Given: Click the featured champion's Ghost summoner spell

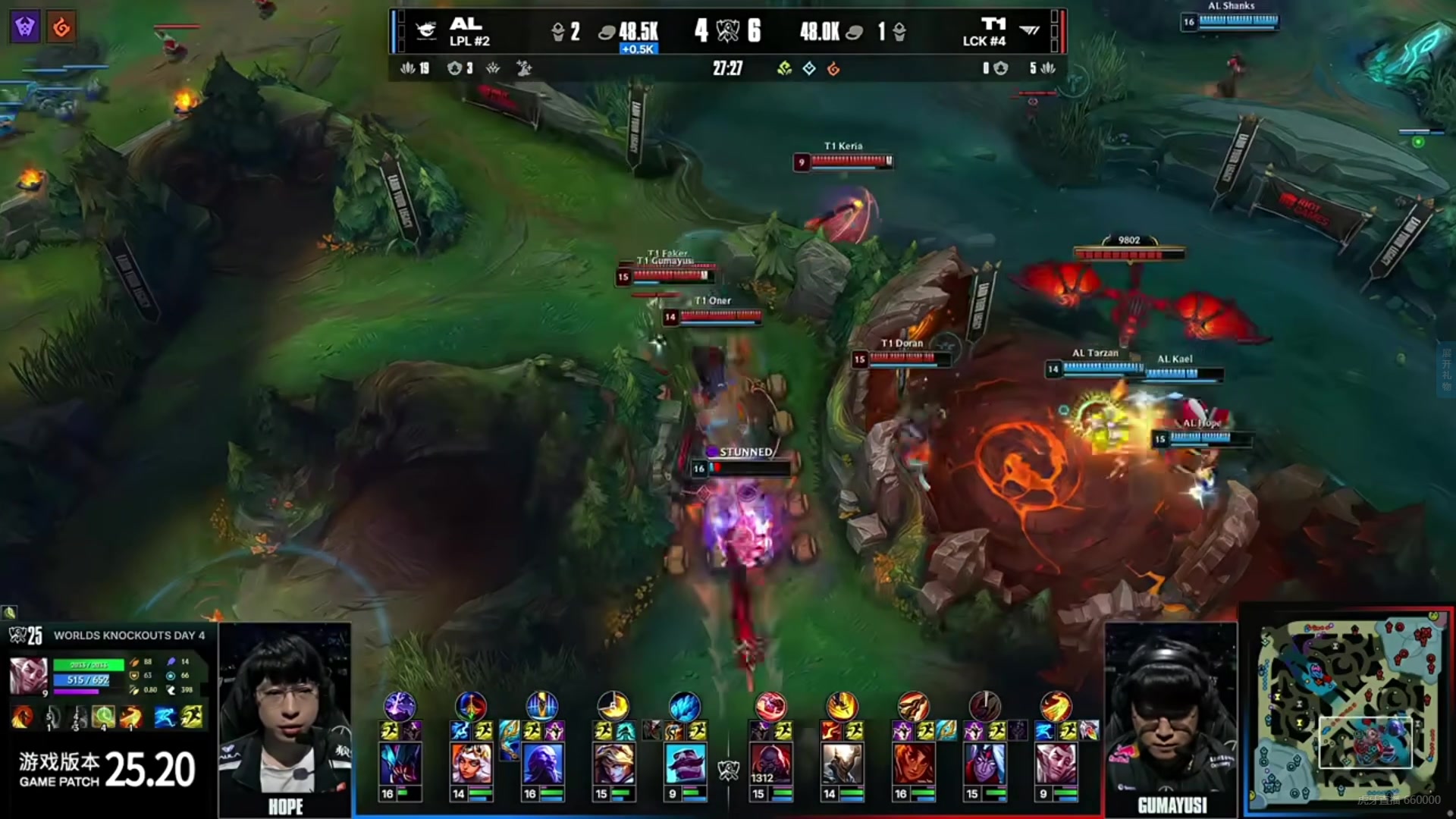Looking at the screenshot, I should [x=165, y=717].
